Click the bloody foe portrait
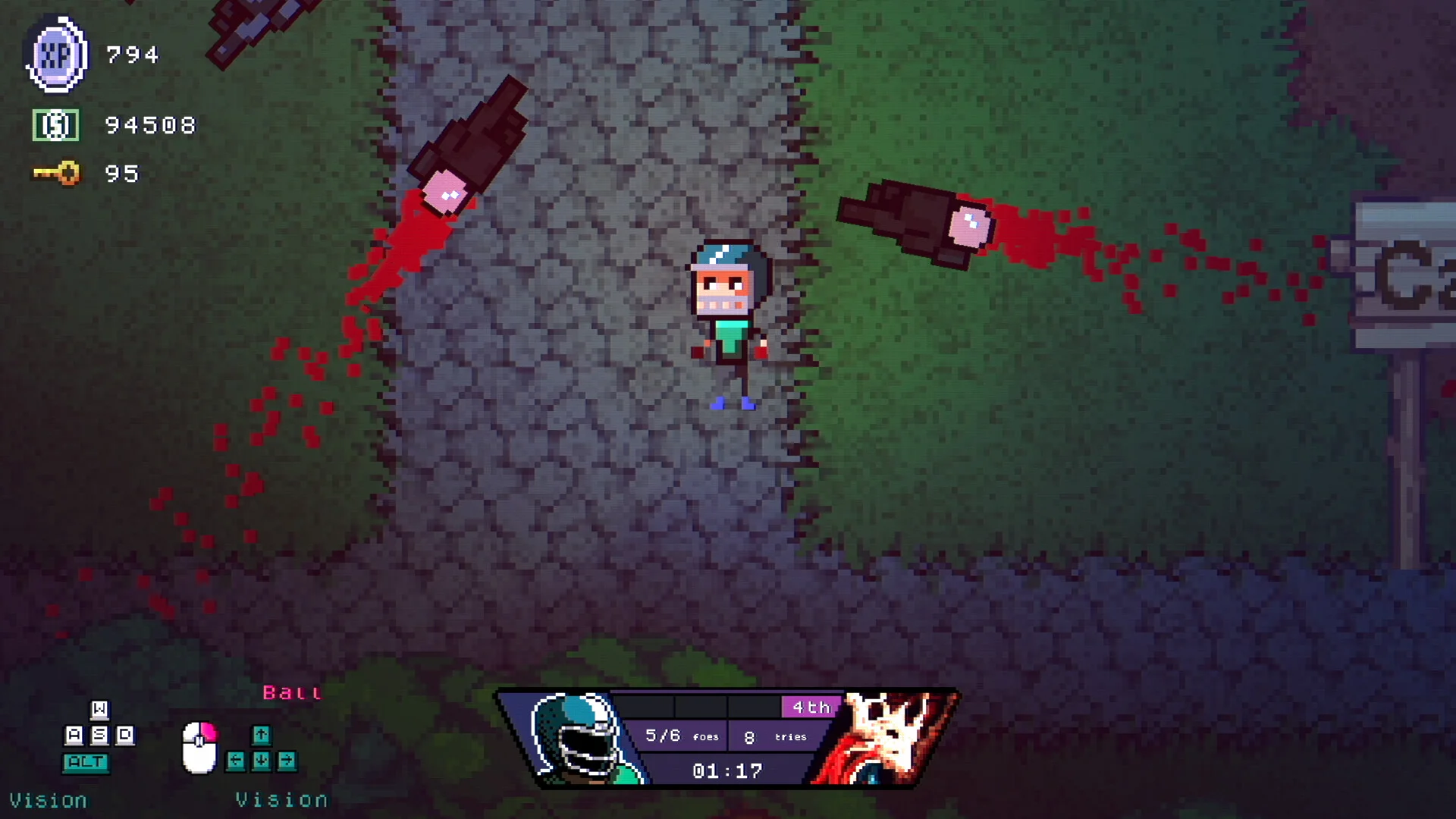 tap(887, 737)
